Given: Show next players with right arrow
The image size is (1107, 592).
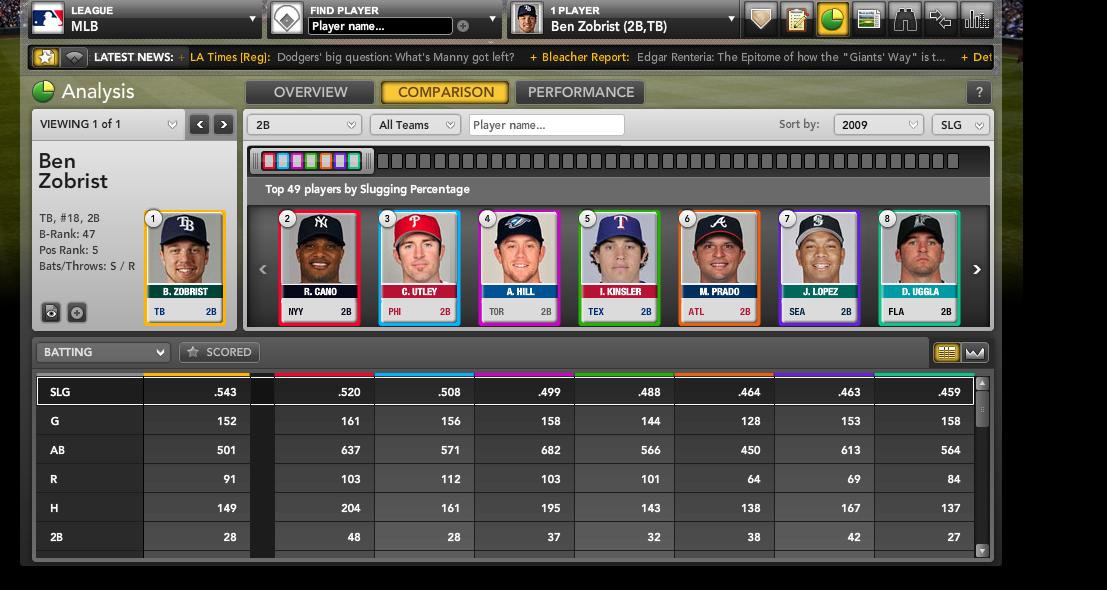Looking at the screenshot, I should tap(977, 269).
